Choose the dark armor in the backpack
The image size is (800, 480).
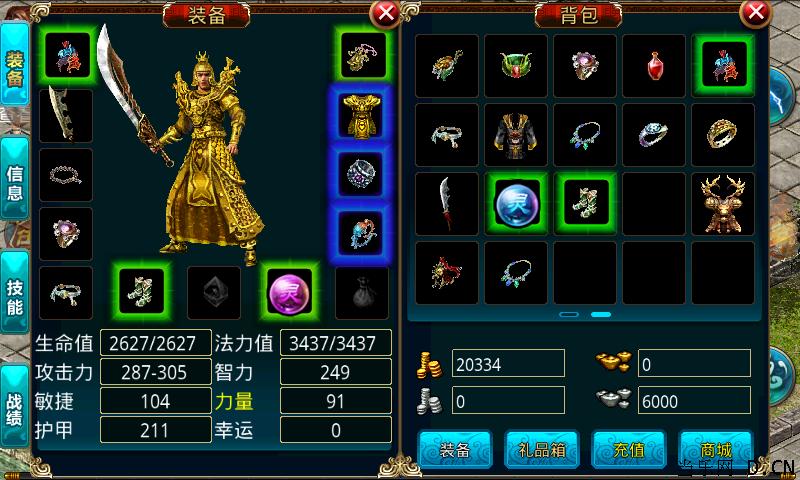click(x=517, y=135)
